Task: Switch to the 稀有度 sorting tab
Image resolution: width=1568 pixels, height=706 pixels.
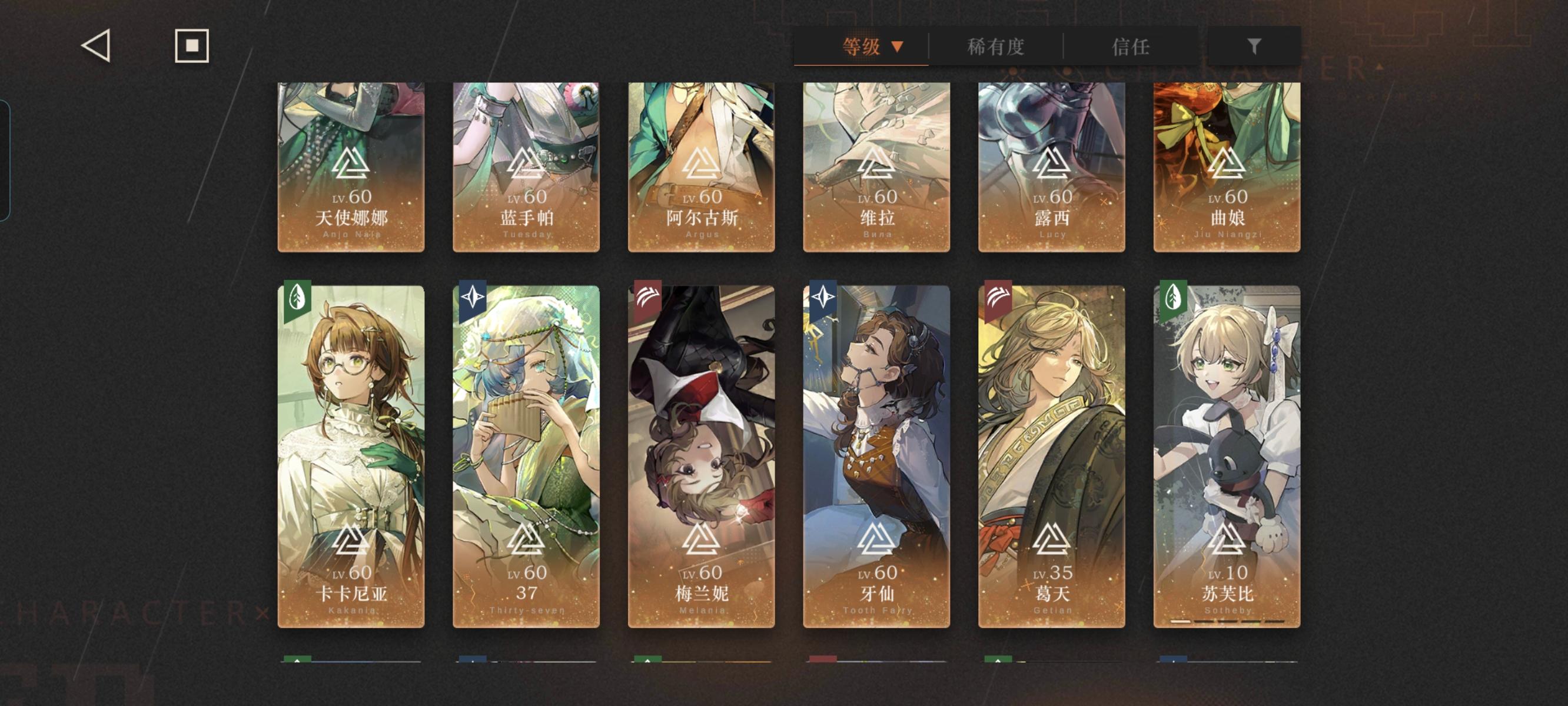Action: coord(996,47)
